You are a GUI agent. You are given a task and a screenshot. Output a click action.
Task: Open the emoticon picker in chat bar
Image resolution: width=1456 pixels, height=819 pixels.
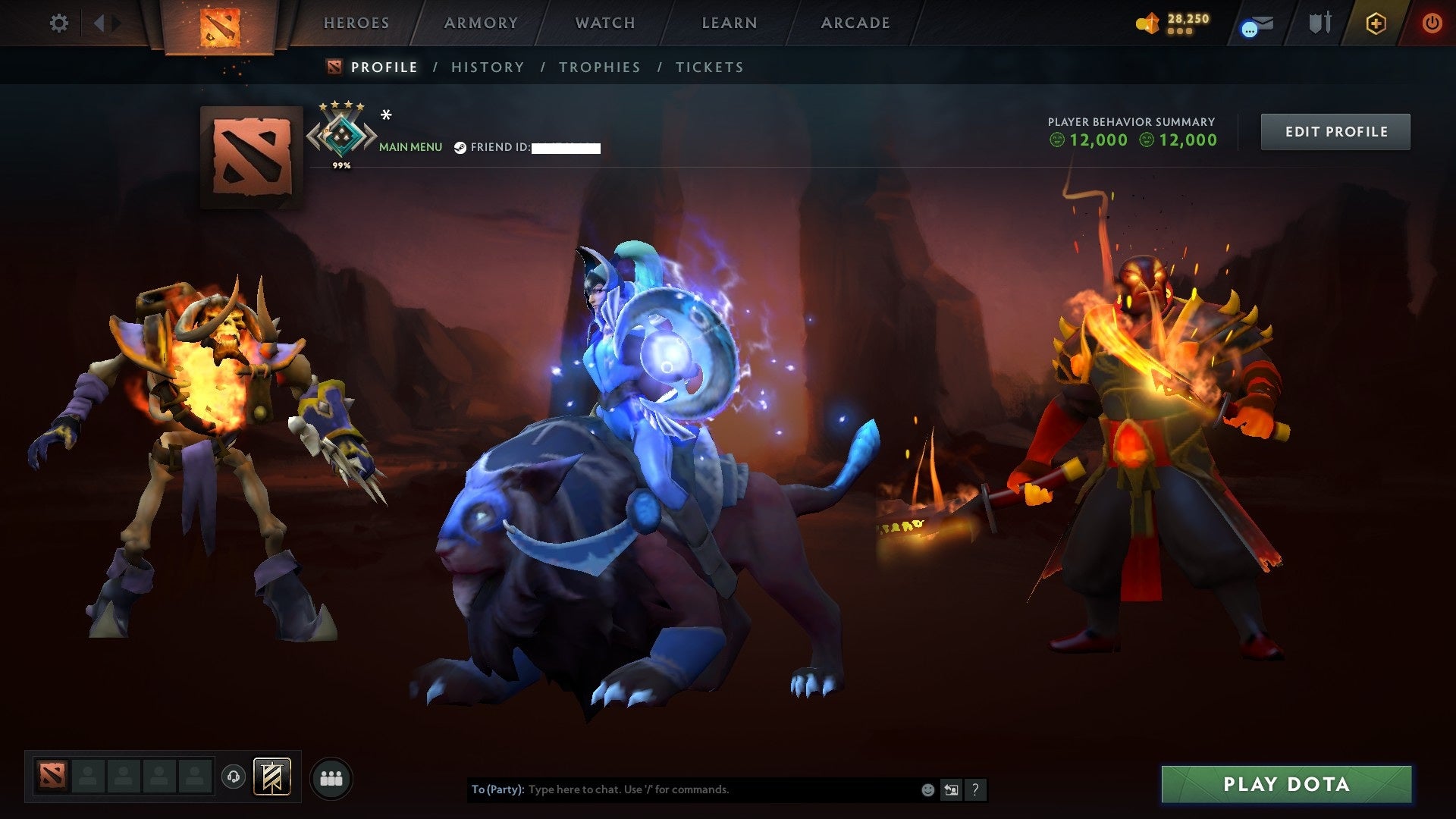pos(927,789)
